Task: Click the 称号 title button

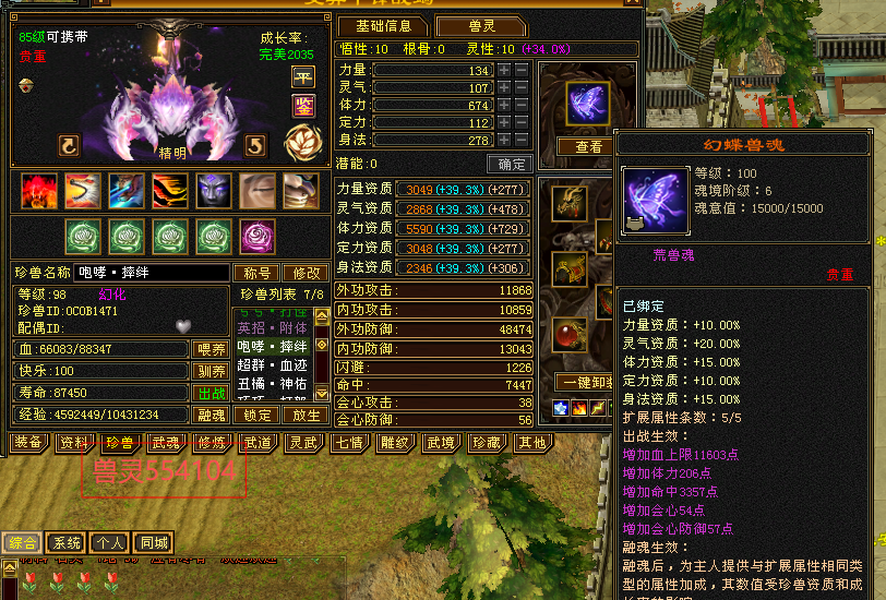Action: [x=256, y=273]
